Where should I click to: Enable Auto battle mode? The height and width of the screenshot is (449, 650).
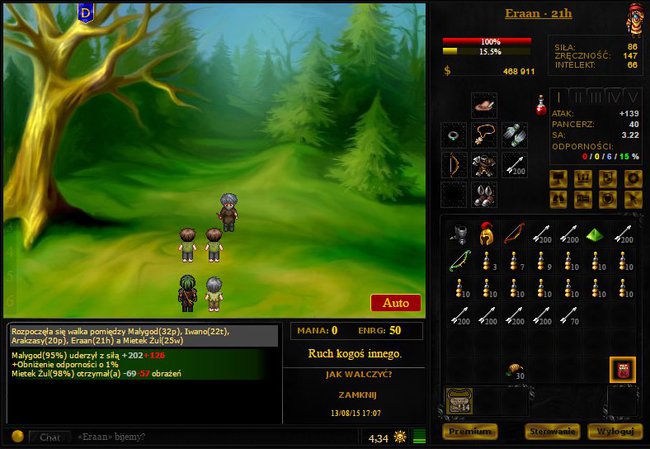(395, 302)
